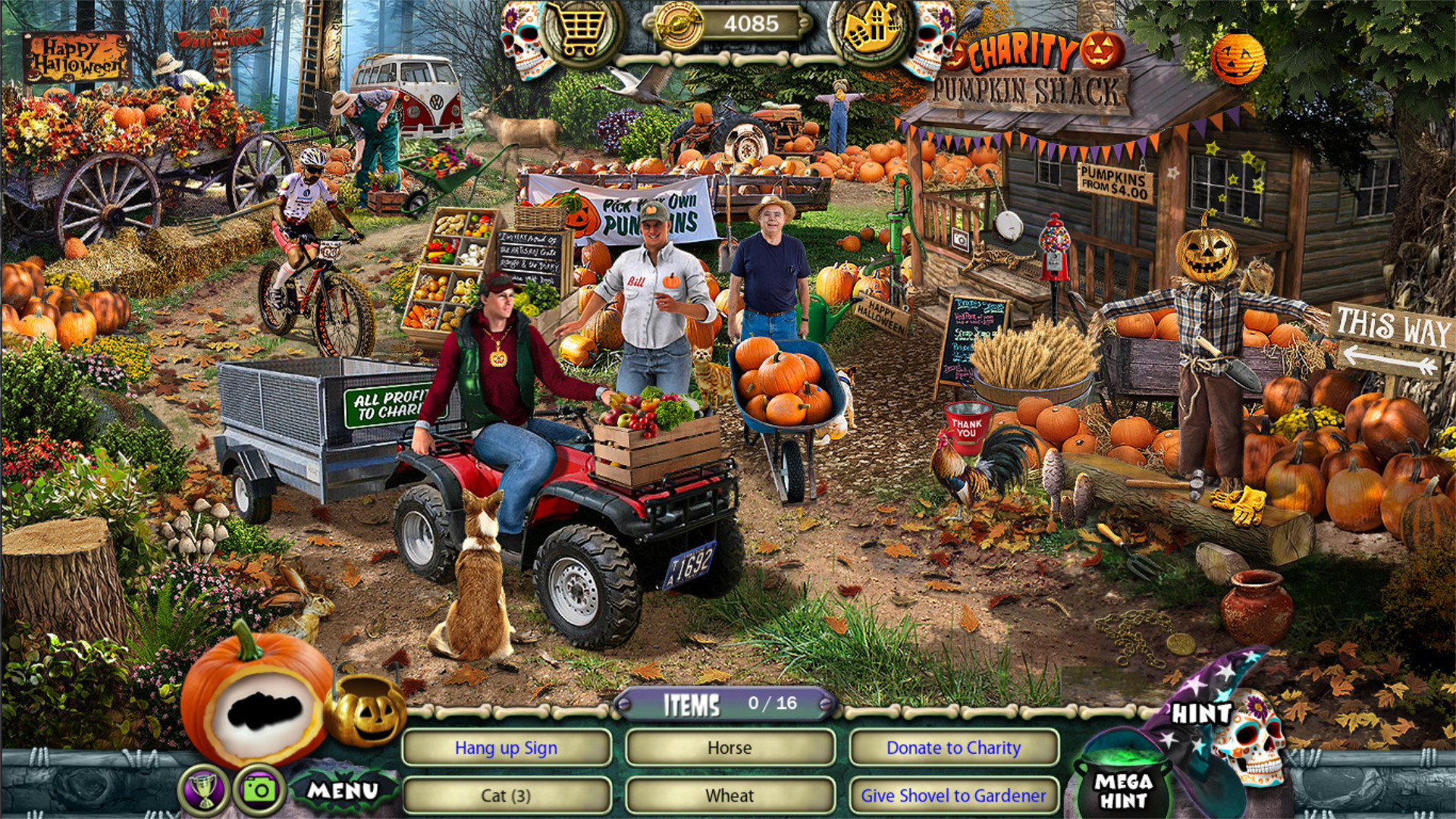The height and width of the screenshot is (819, 1456).
Task: Select Wheat from the item list
Action: (x=730, y=796)
